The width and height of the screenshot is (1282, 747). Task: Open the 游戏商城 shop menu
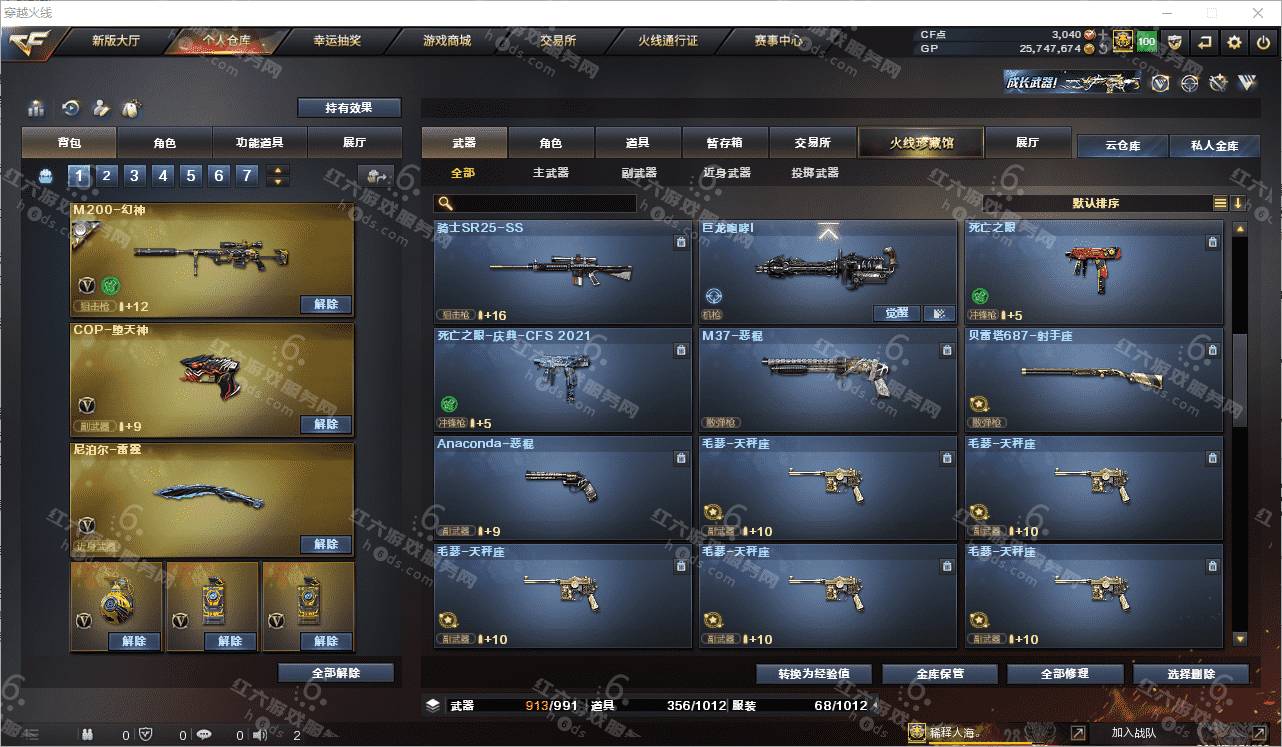[x=446, y=42]
